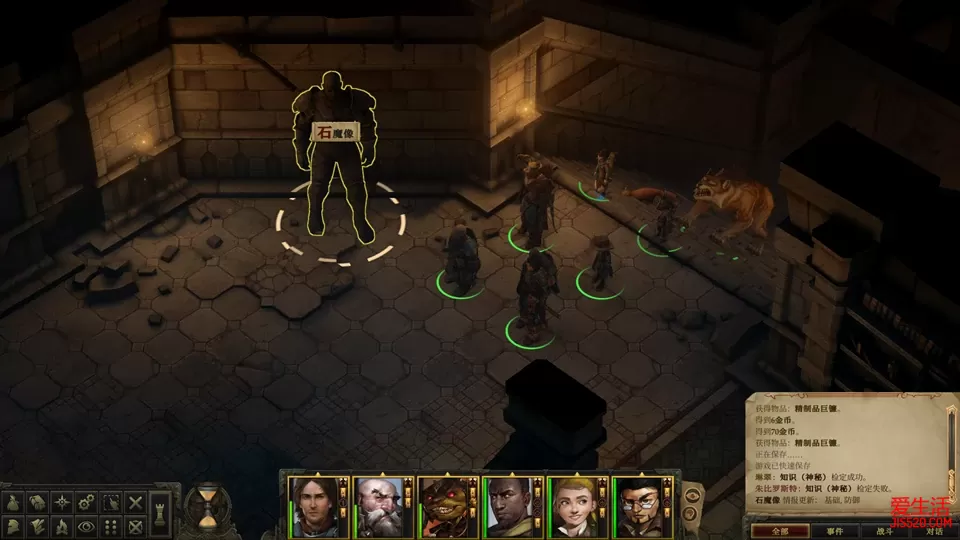Activate the select-all pointer icon
This screenshot has width=960, height=540.
click(x=113, y=501)
